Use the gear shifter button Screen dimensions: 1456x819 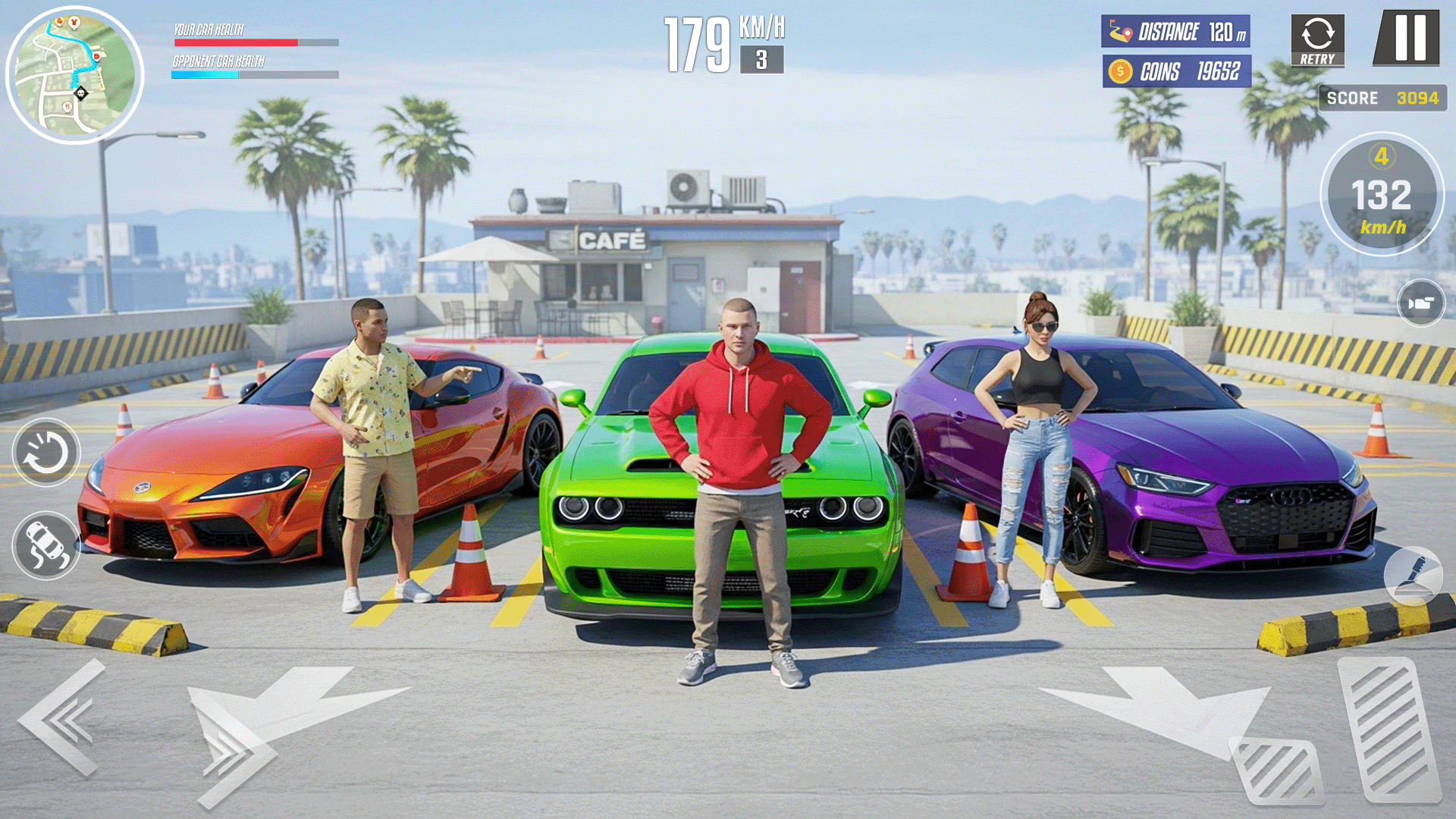pos(1413,576)
